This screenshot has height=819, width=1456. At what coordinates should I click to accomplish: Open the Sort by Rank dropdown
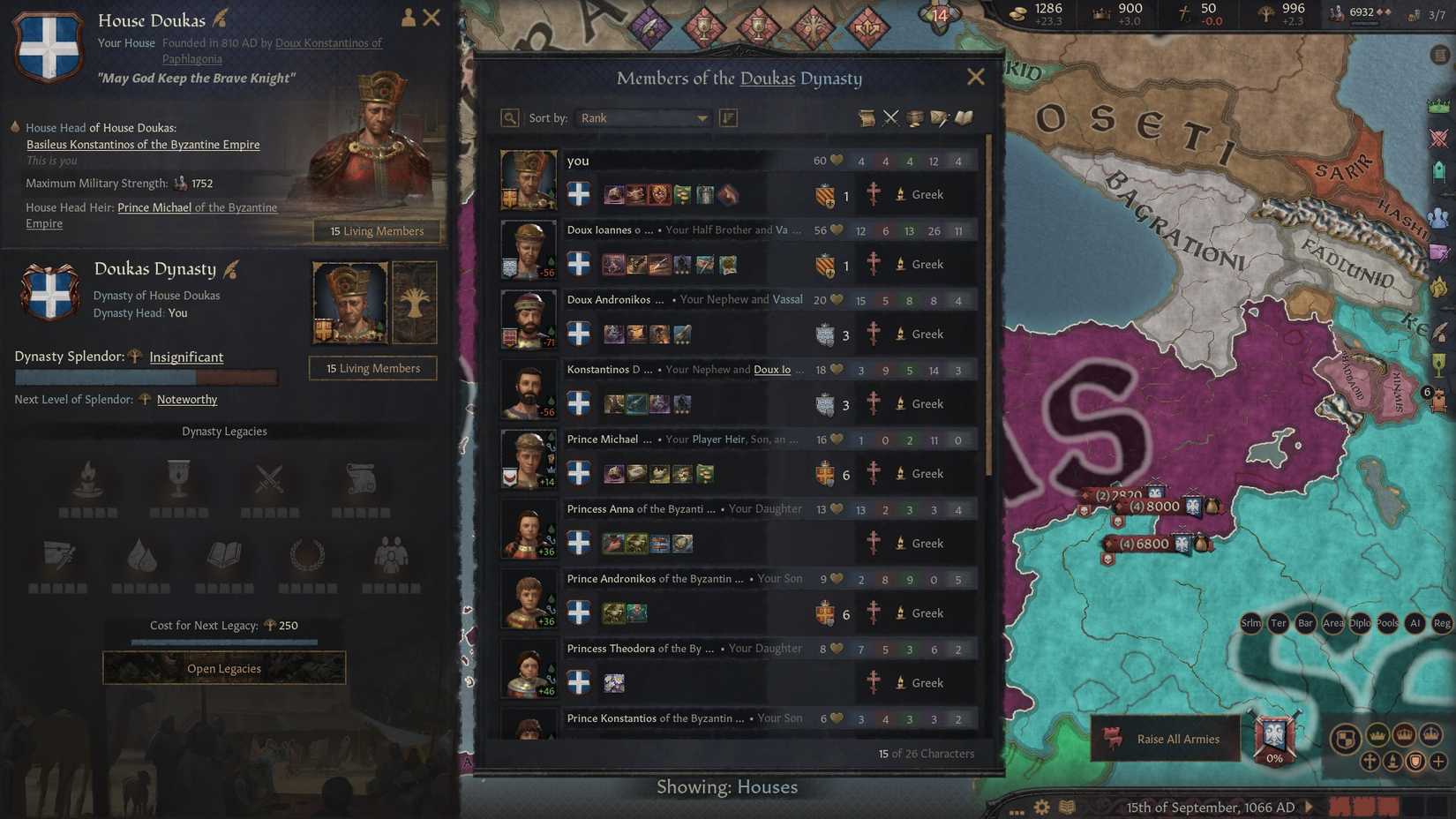tap(642, 117)
